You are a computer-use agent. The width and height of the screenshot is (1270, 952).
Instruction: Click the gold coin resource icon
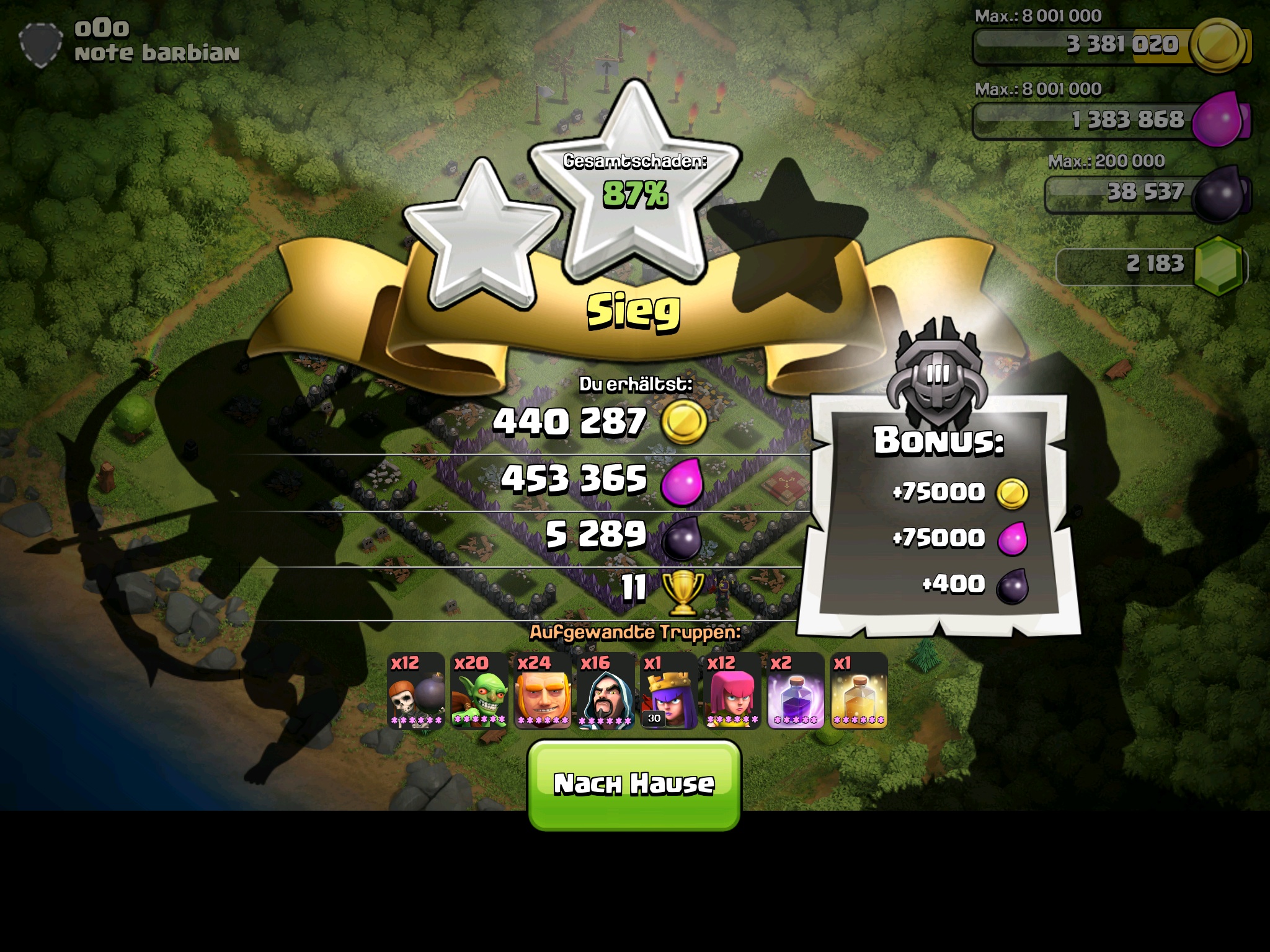[1219, 45]
